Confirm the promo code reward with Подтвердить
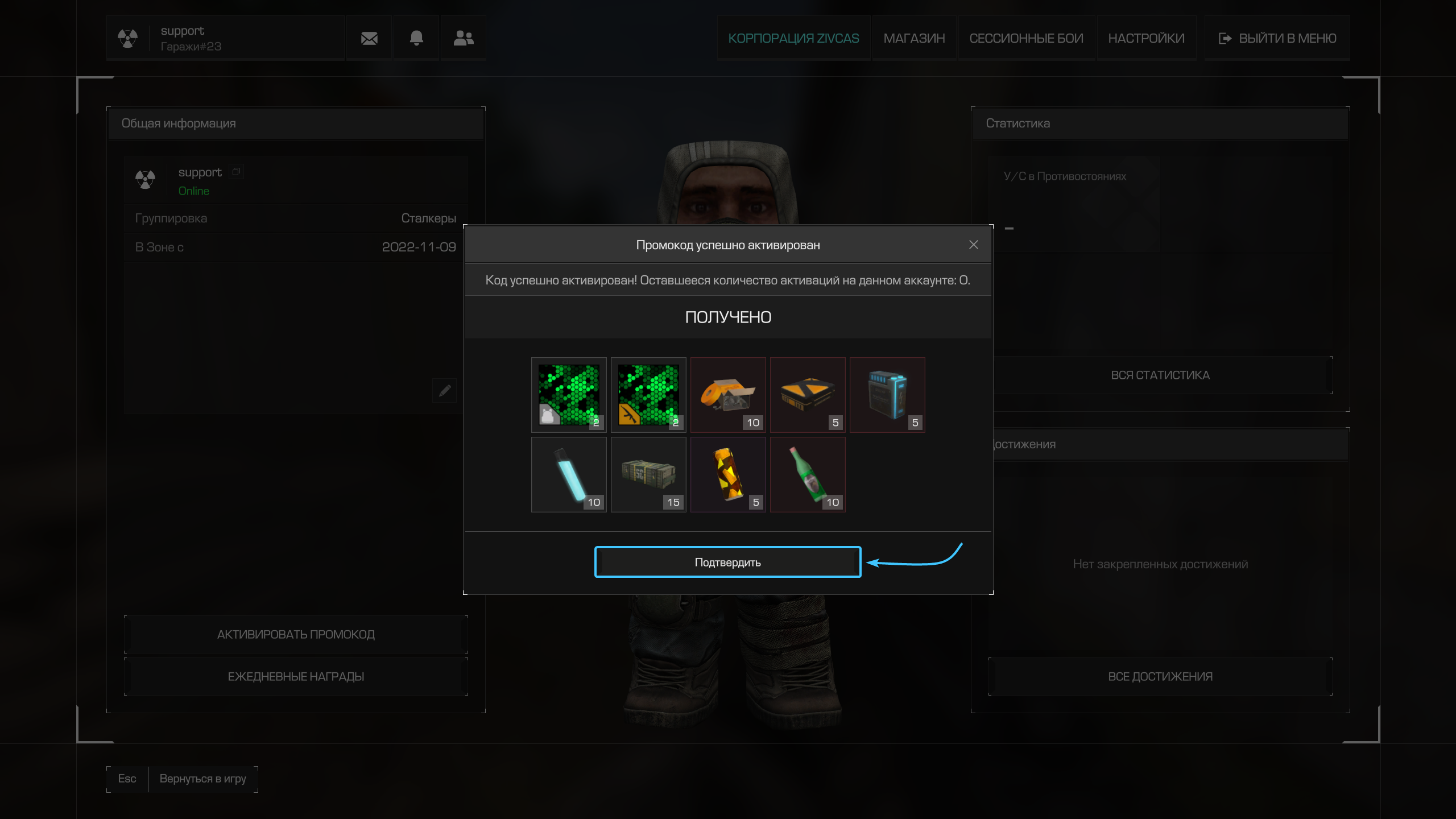Screen dimensions: 1456x819 pyautogui.click(x=727, y=562)
